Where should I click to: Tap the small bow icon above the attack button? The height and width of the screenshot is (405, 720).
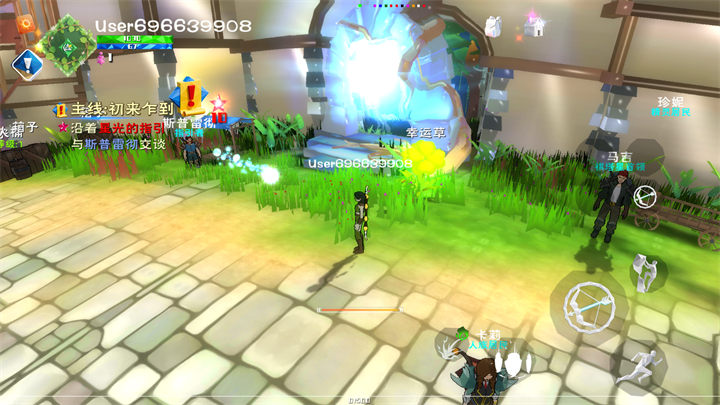click(647, 194)
